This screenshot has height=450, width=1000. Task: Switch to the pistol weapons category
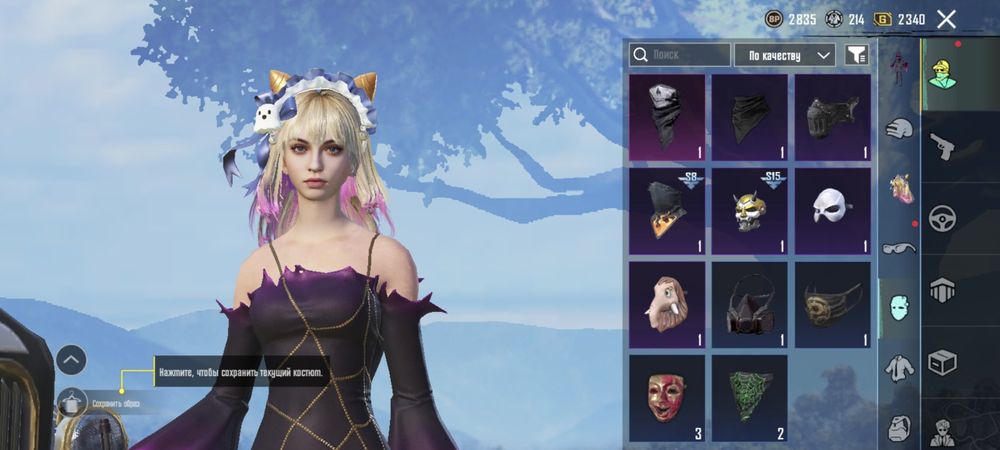tap(943, 147)
